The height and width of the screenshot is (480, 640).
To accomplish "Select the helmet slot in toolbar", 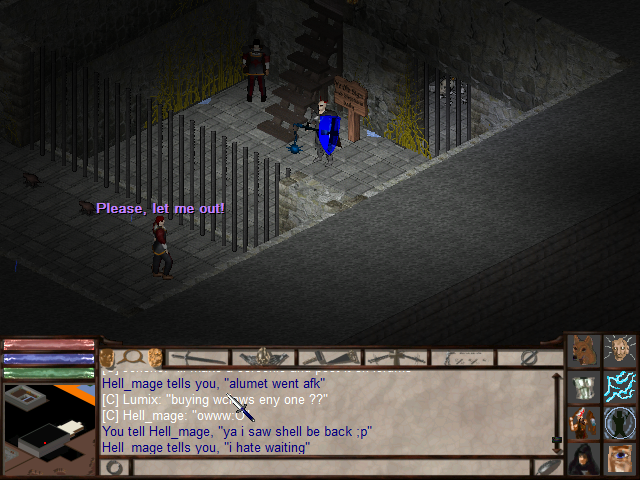I will pos(265,357).
